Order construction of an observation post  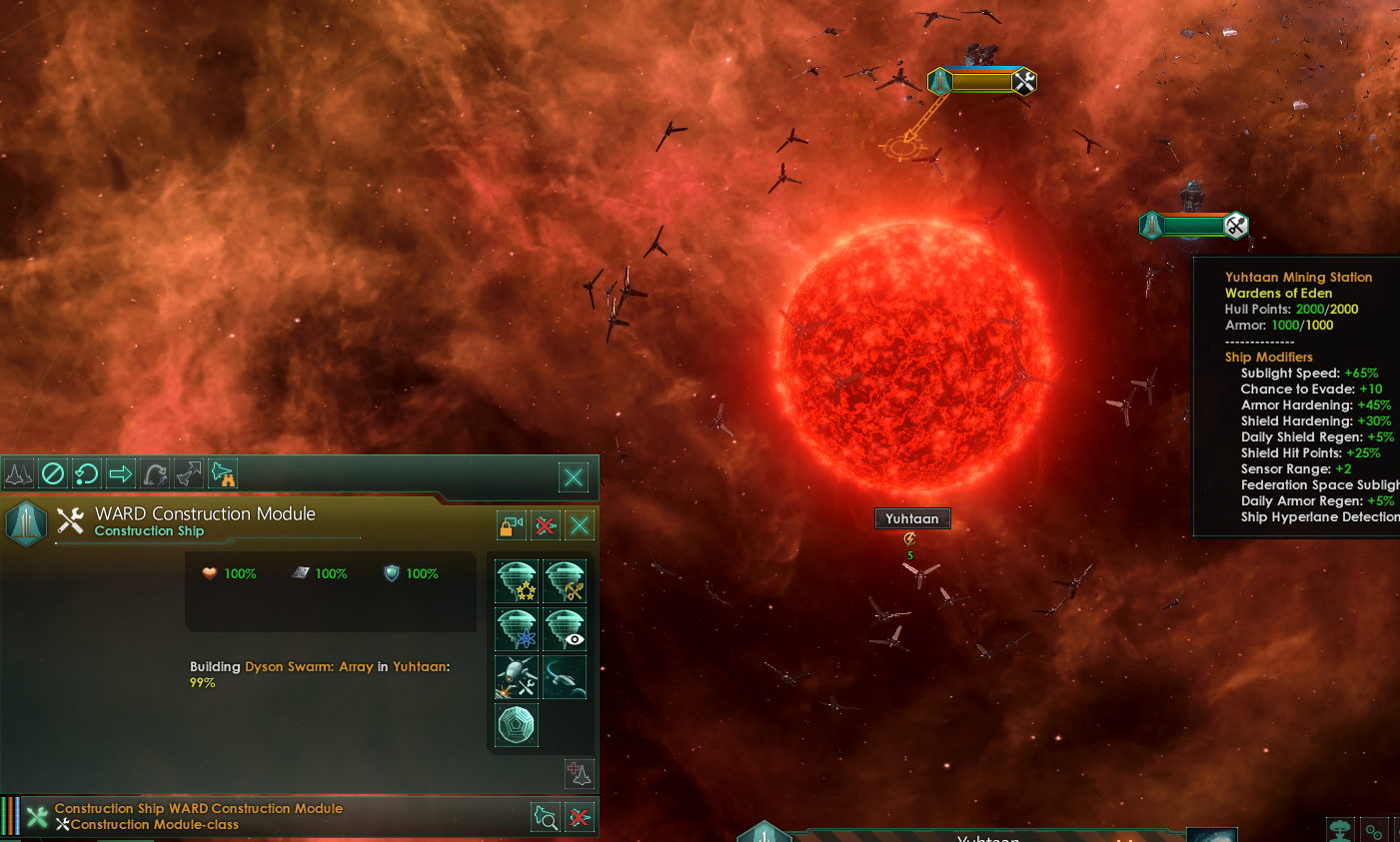[564, 629]
